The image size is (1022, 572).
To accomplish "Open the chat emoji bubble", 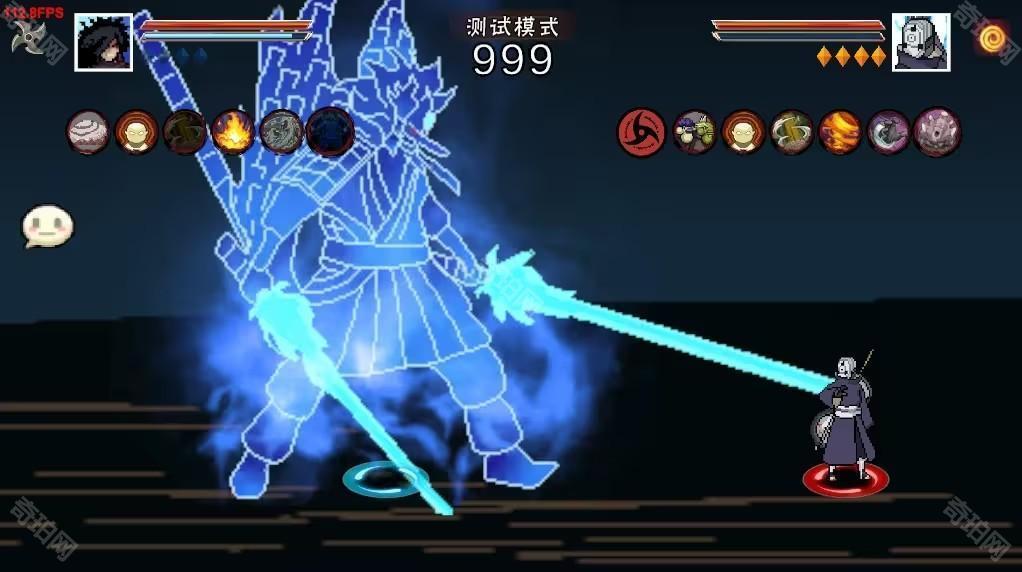I will (48, 227).
